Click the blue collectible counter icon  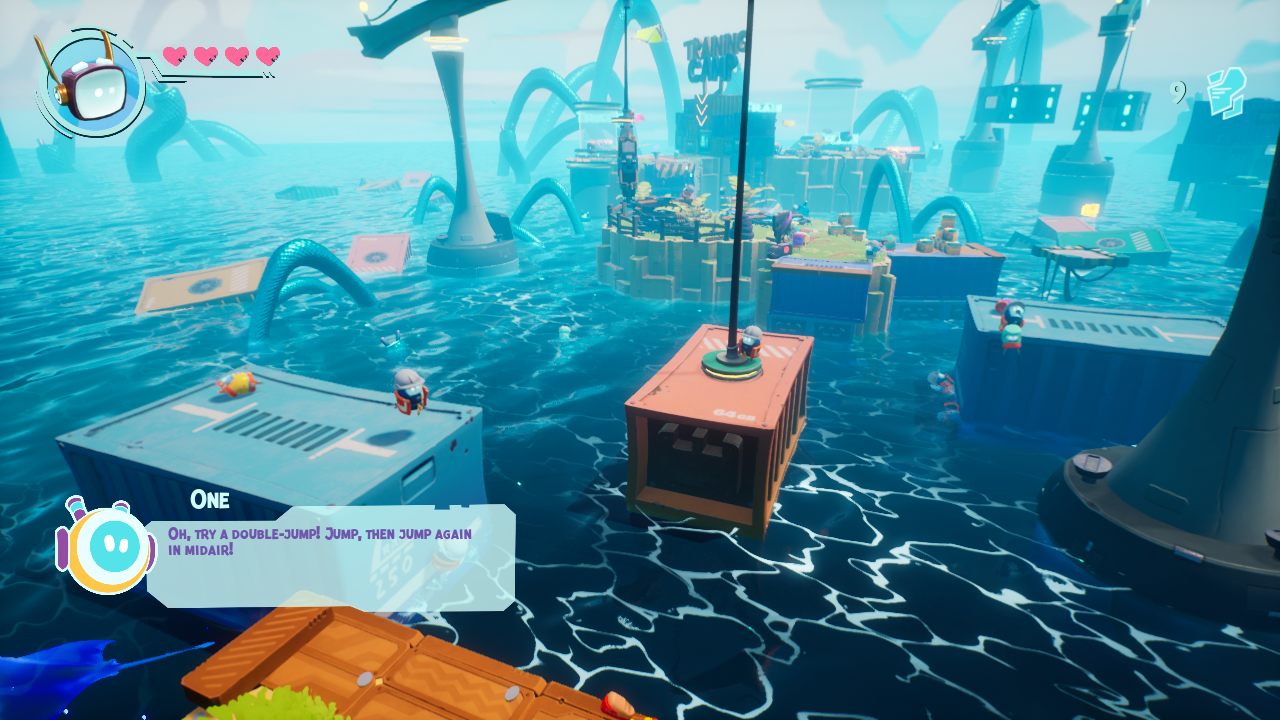pos(1224,92)
